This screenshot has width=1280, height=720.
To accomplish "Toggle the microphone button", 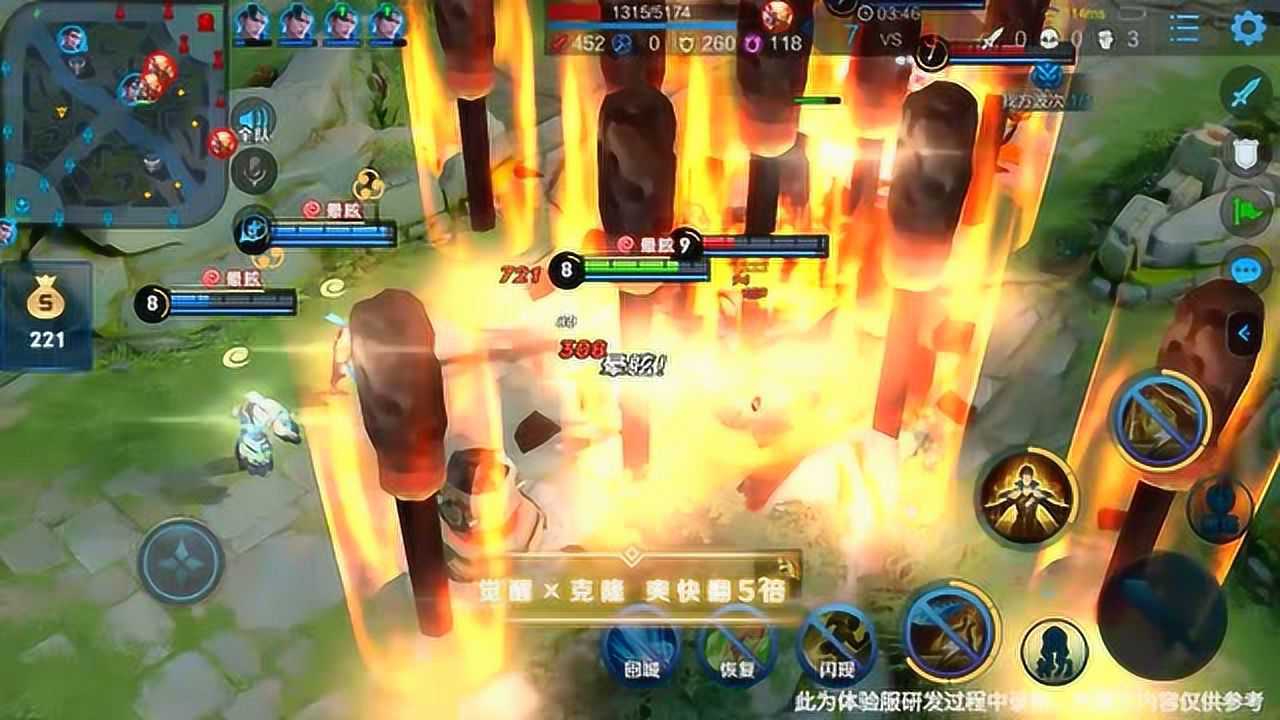I will pos(254,171).
